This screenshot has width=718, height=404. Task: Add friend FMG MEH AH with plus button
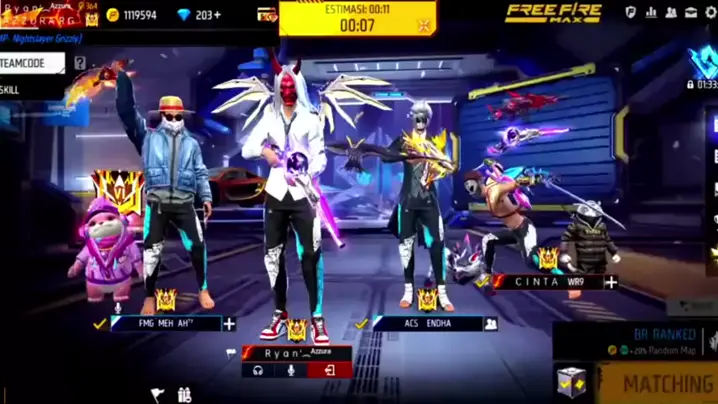229,324
